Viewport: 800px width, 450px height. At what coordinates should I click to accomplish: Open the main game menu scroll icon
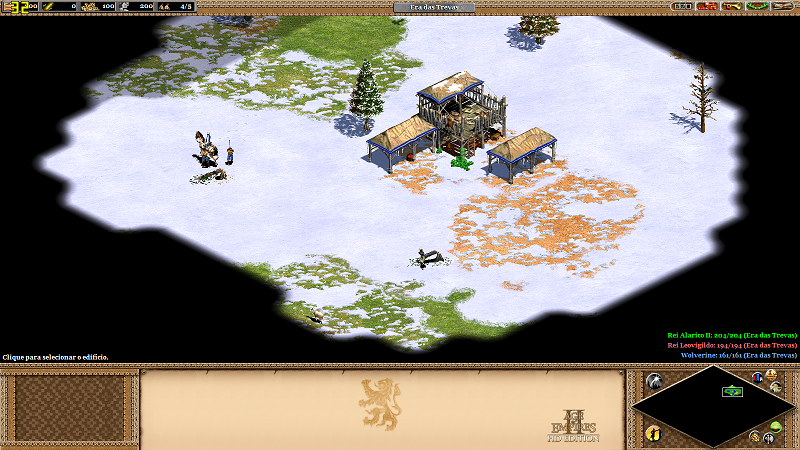[x=789, y=7]
